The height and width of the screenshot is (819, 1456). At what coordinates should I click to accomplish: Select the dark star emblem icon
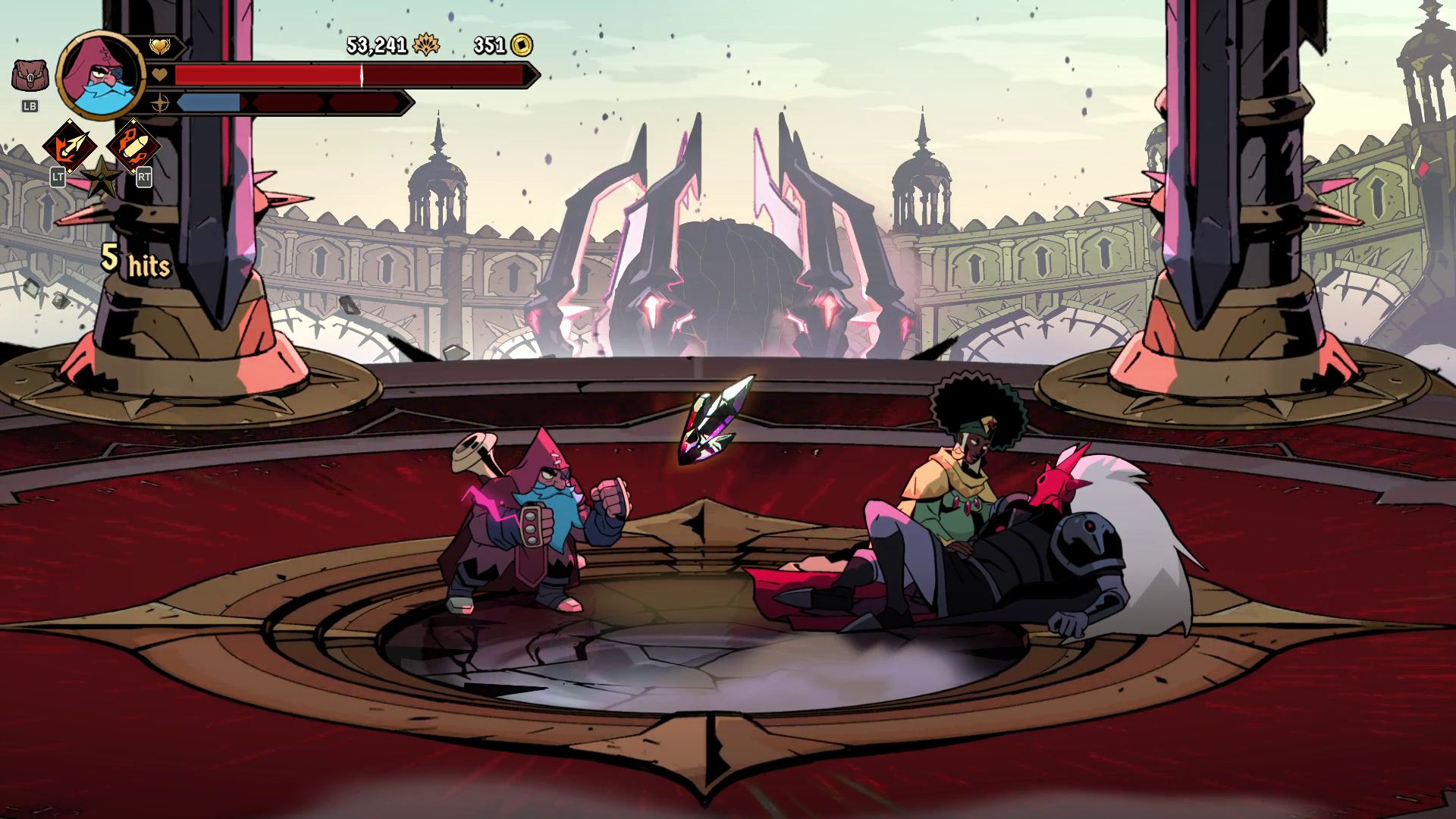pos(102,177)
